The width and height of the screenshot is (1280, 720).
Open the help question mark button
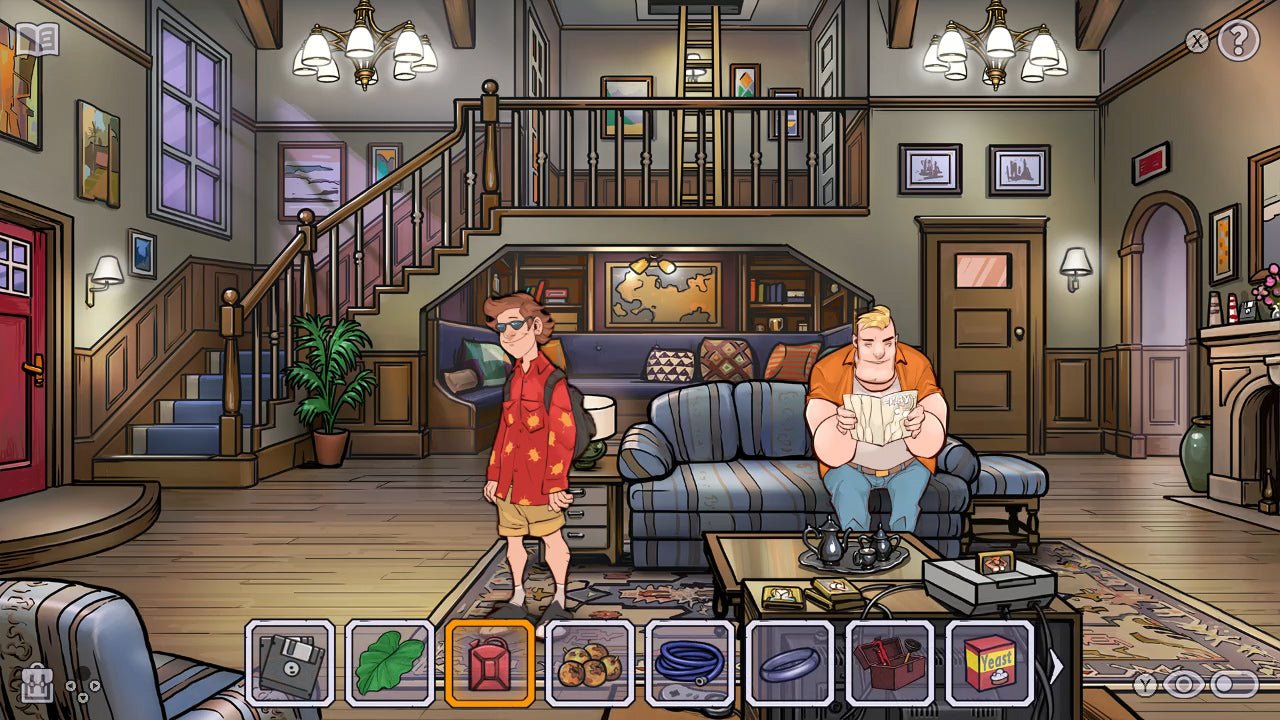click(x=1237, y=41)
